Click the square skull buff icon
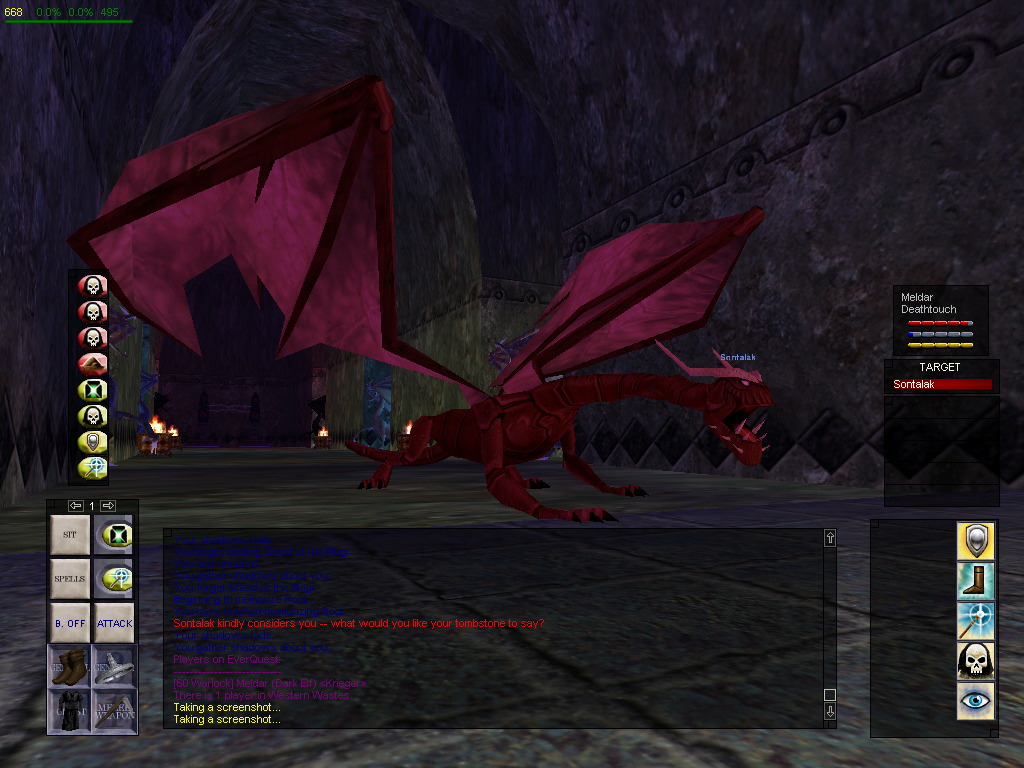1024x768 pixels. click(x=975, y=661)
